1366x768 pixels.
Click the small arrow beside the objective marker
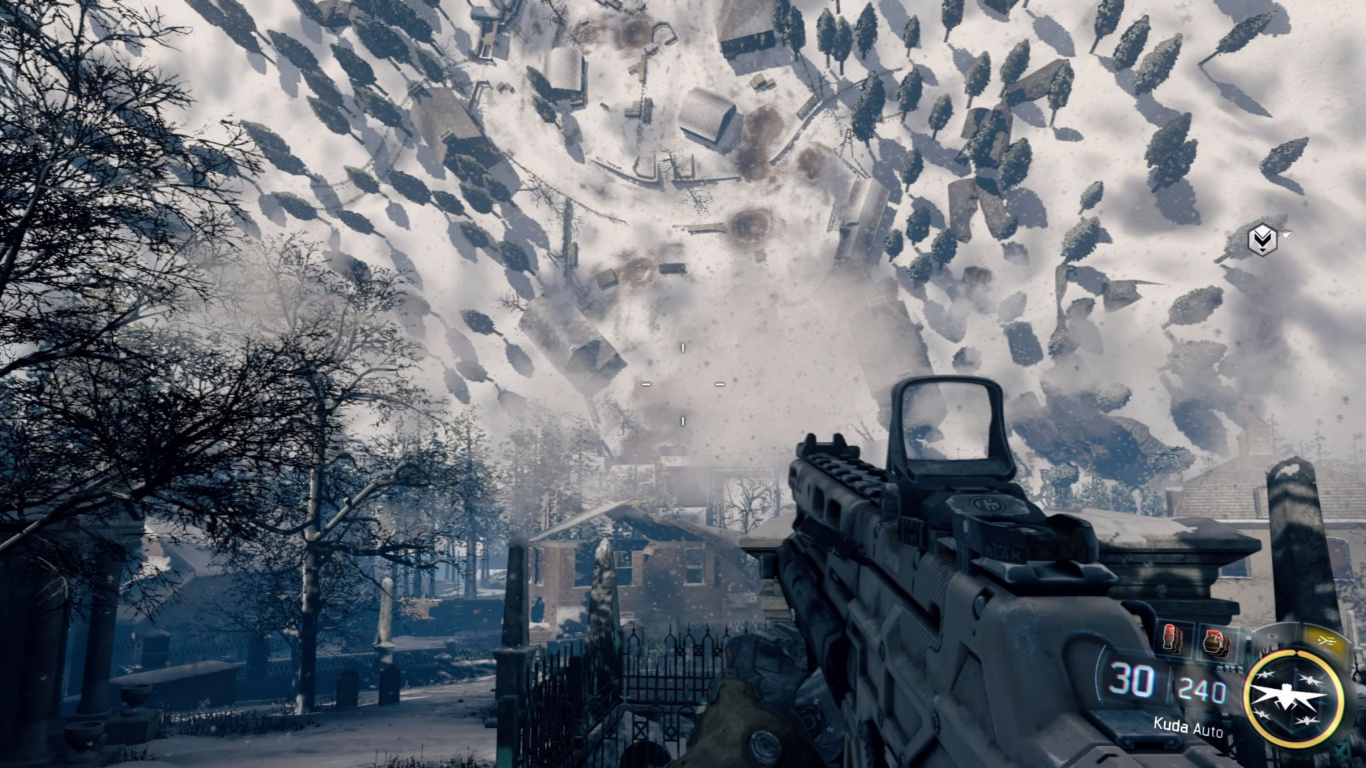click(x=1287, y=234)
